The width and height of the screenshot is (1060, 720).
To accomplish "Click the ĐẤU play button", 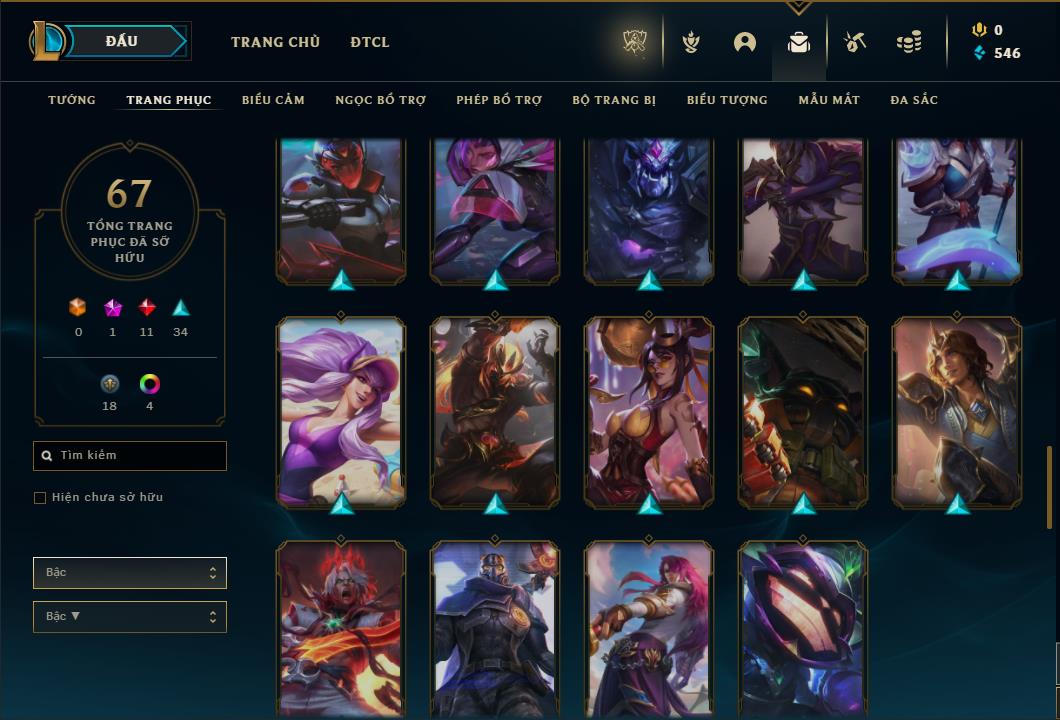I will tap(122, 41).
